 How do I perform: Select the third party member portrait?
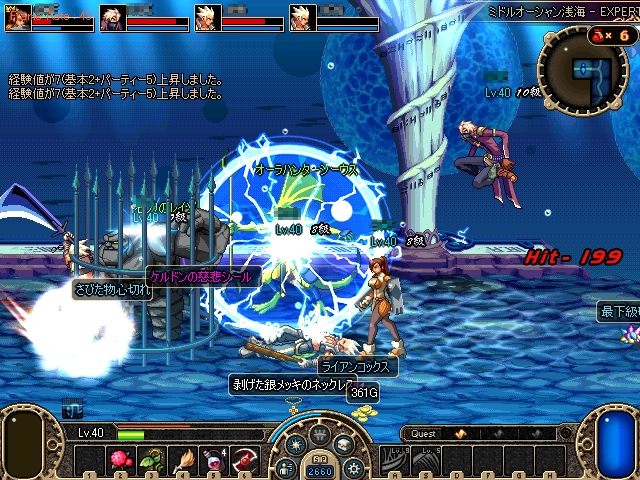[x=208, y=19]
